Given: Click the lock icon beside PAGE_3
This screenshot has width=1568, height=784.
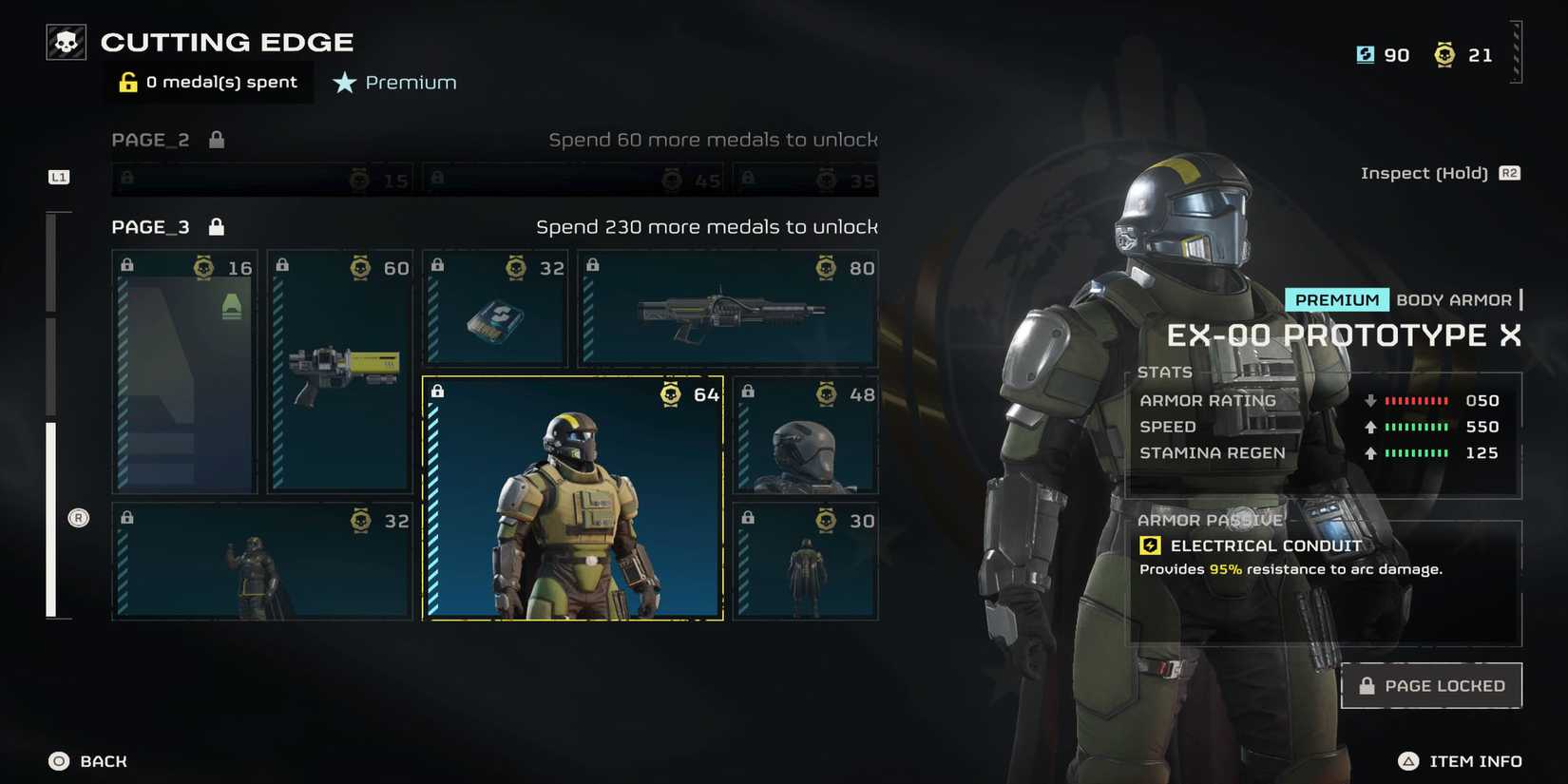Looking at the screenshot, I should coord(215,226).
